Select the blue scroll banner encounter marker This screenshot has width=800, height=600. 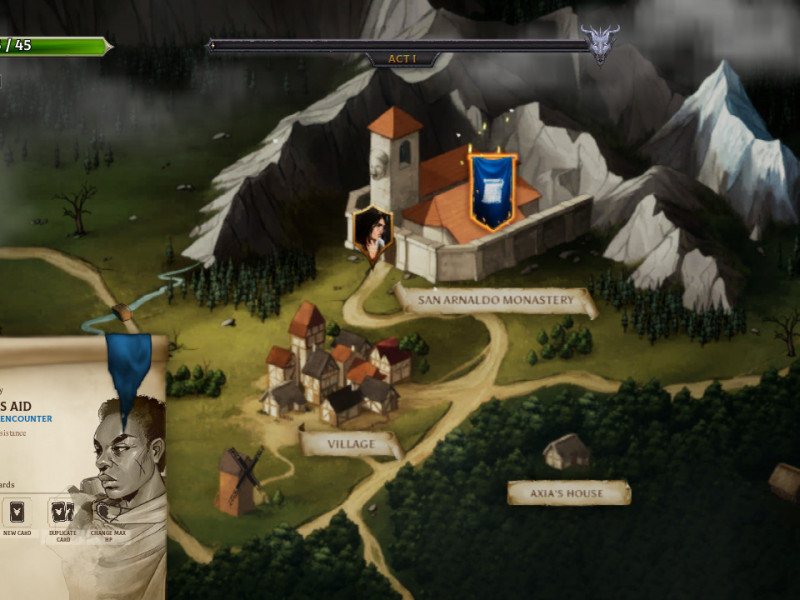pyautogui.click(x=492, y=190)
